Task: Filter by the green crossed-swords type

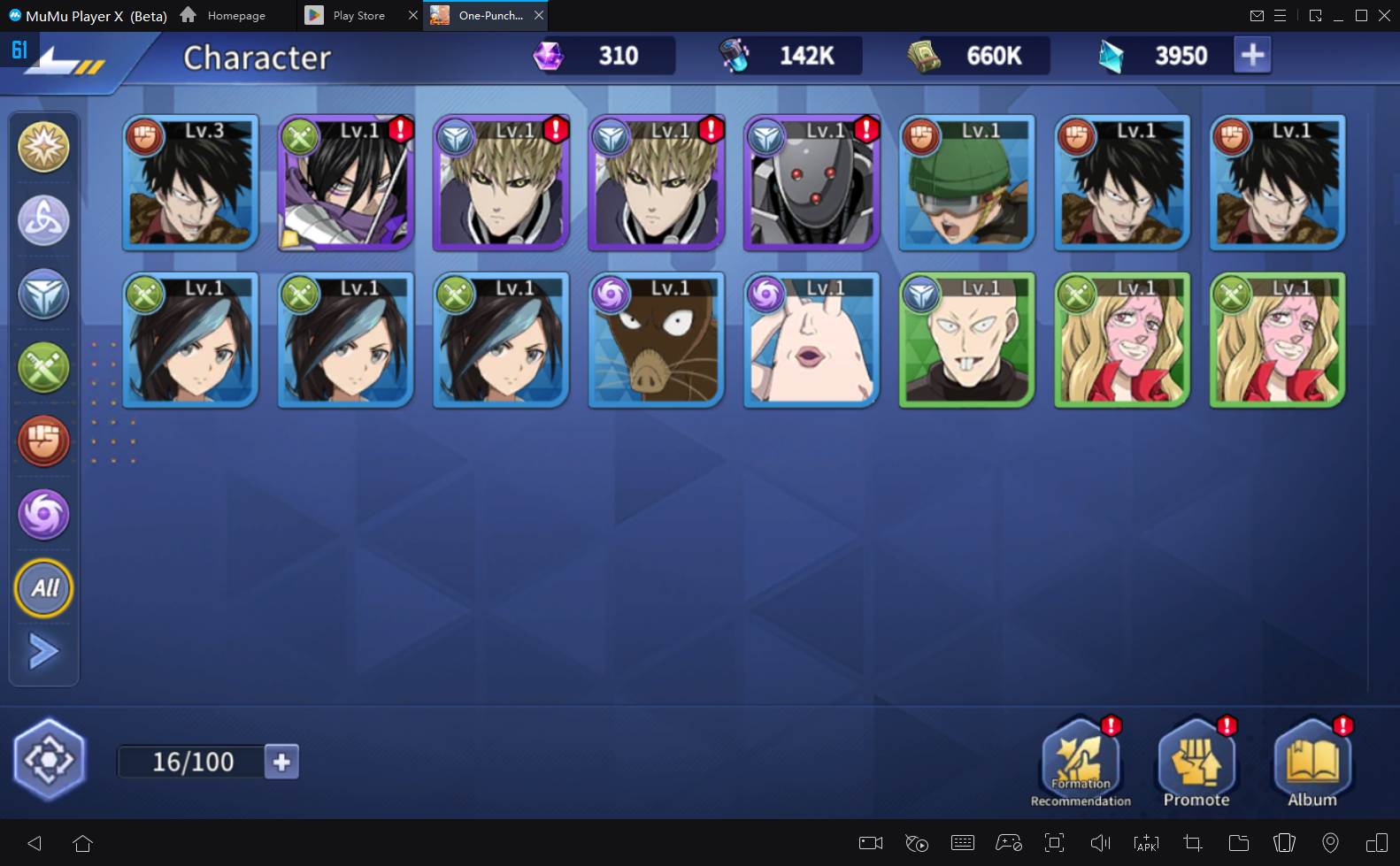Action: [43, 368]
